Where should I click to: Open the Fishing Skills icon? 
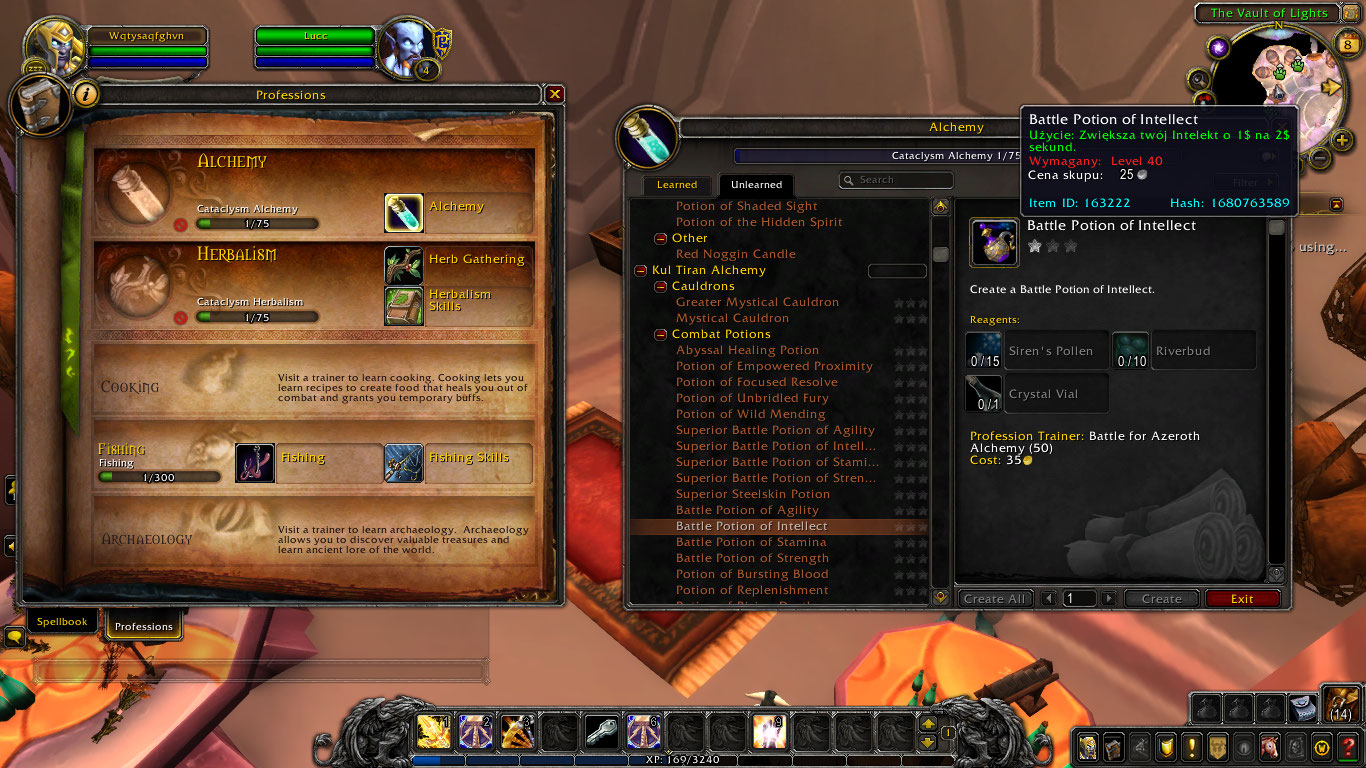(x=404, y=463)
